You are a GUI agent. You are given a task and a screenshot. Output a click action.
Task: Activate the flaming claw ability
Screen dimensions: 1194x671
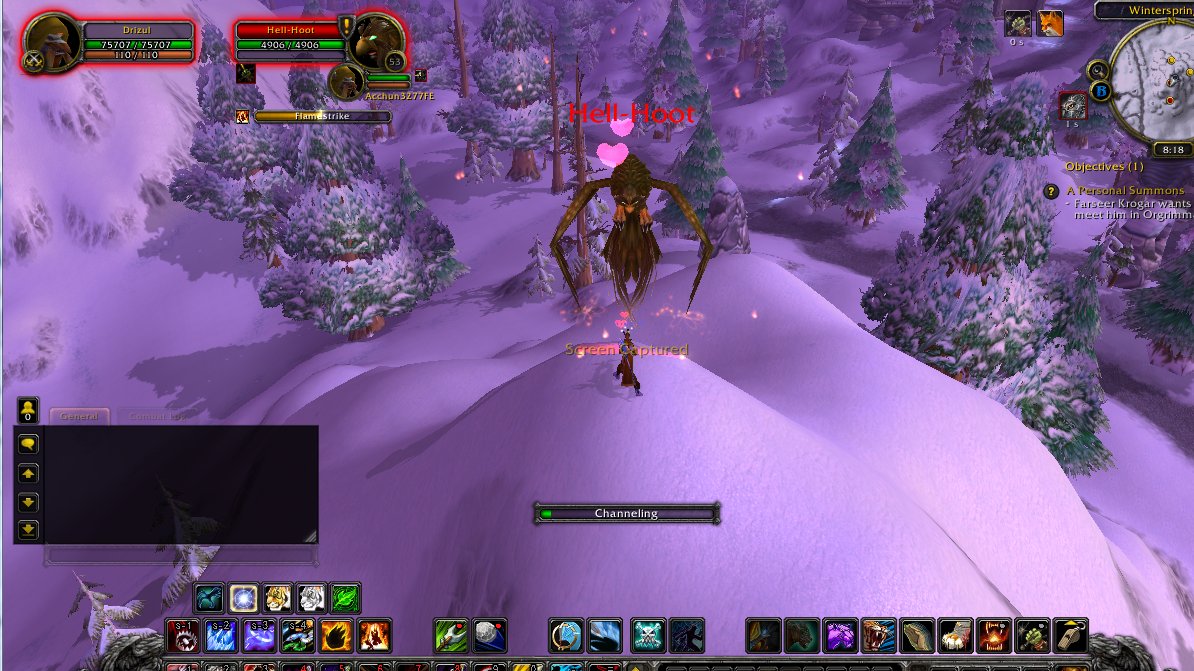(x=337, y=636)
